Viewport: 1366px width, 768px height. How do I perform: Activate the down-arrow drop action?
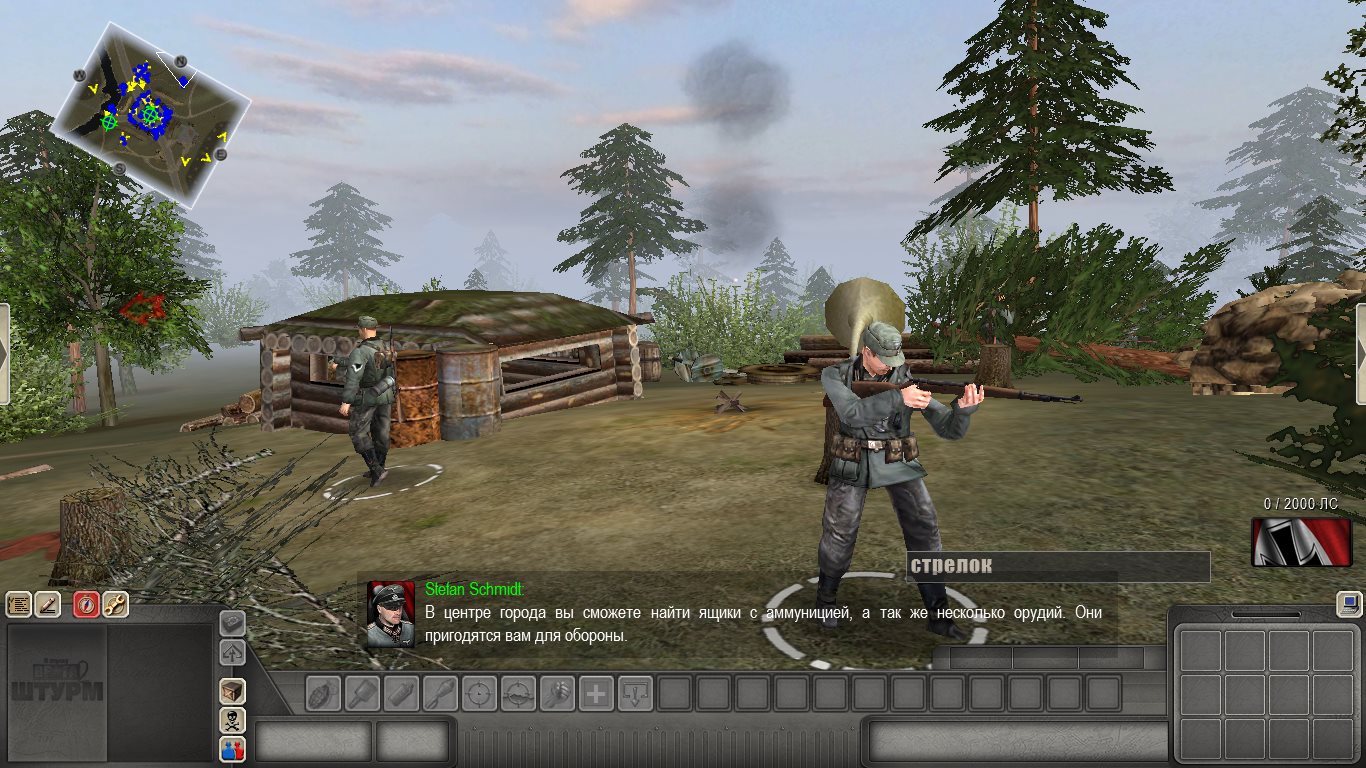(x=635, y=693)
